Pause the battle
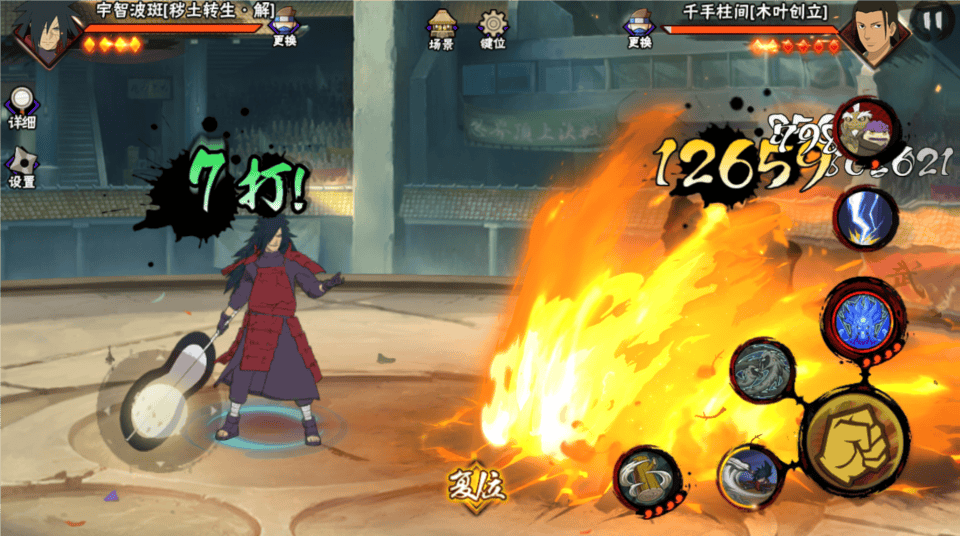Viewport: 960px width, 536px height. 932,20
